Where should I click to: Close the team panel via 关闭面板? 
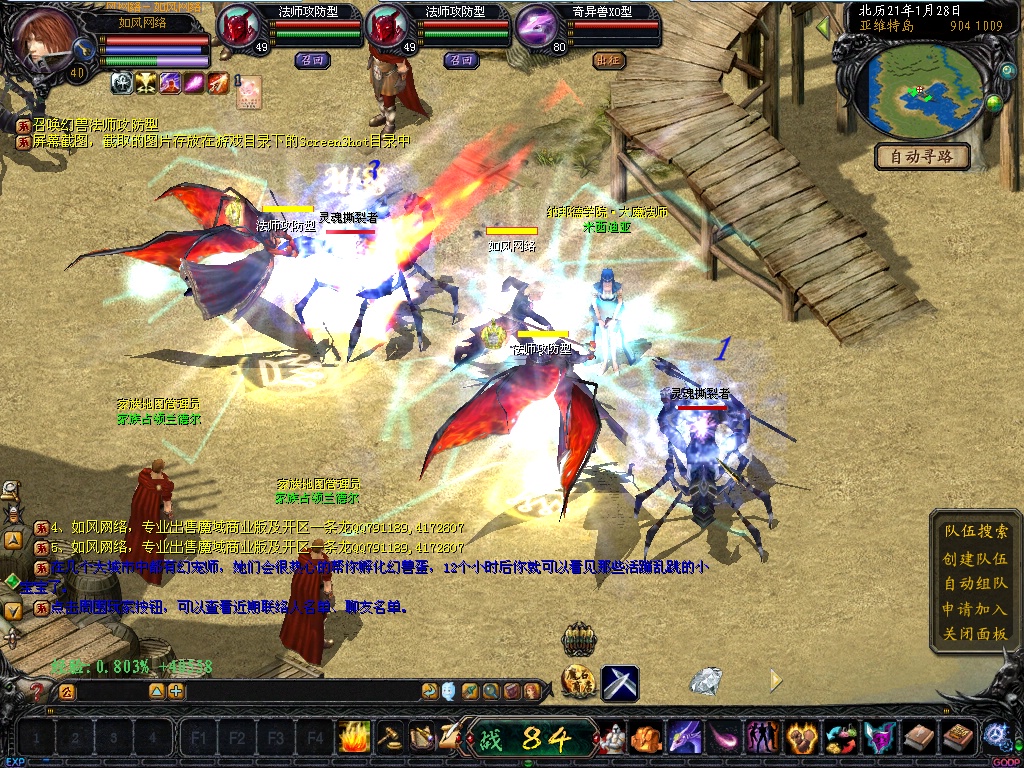coord(976,633)
